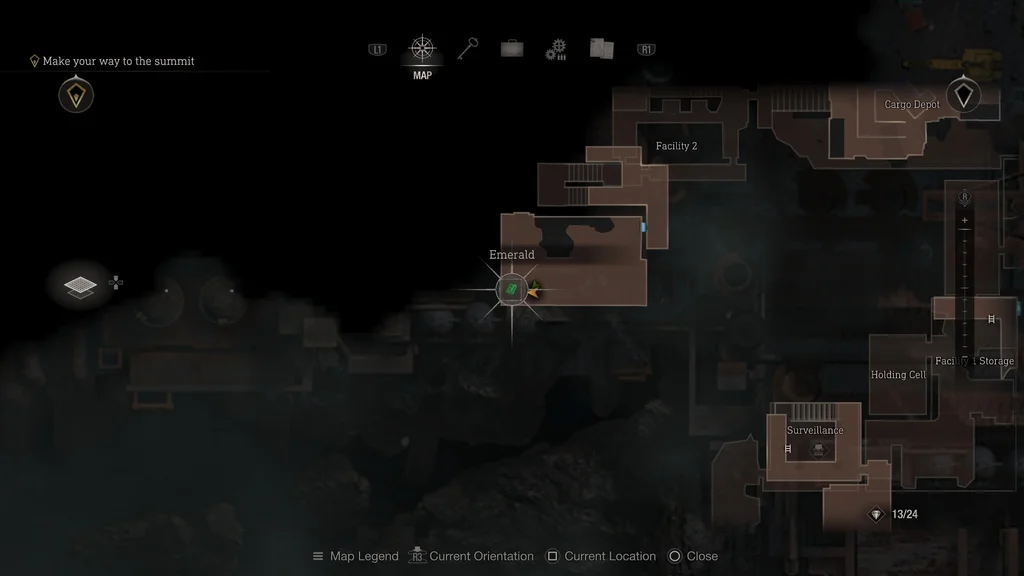Click the typewriter icon in Surveillance

(x=816, y=449)
